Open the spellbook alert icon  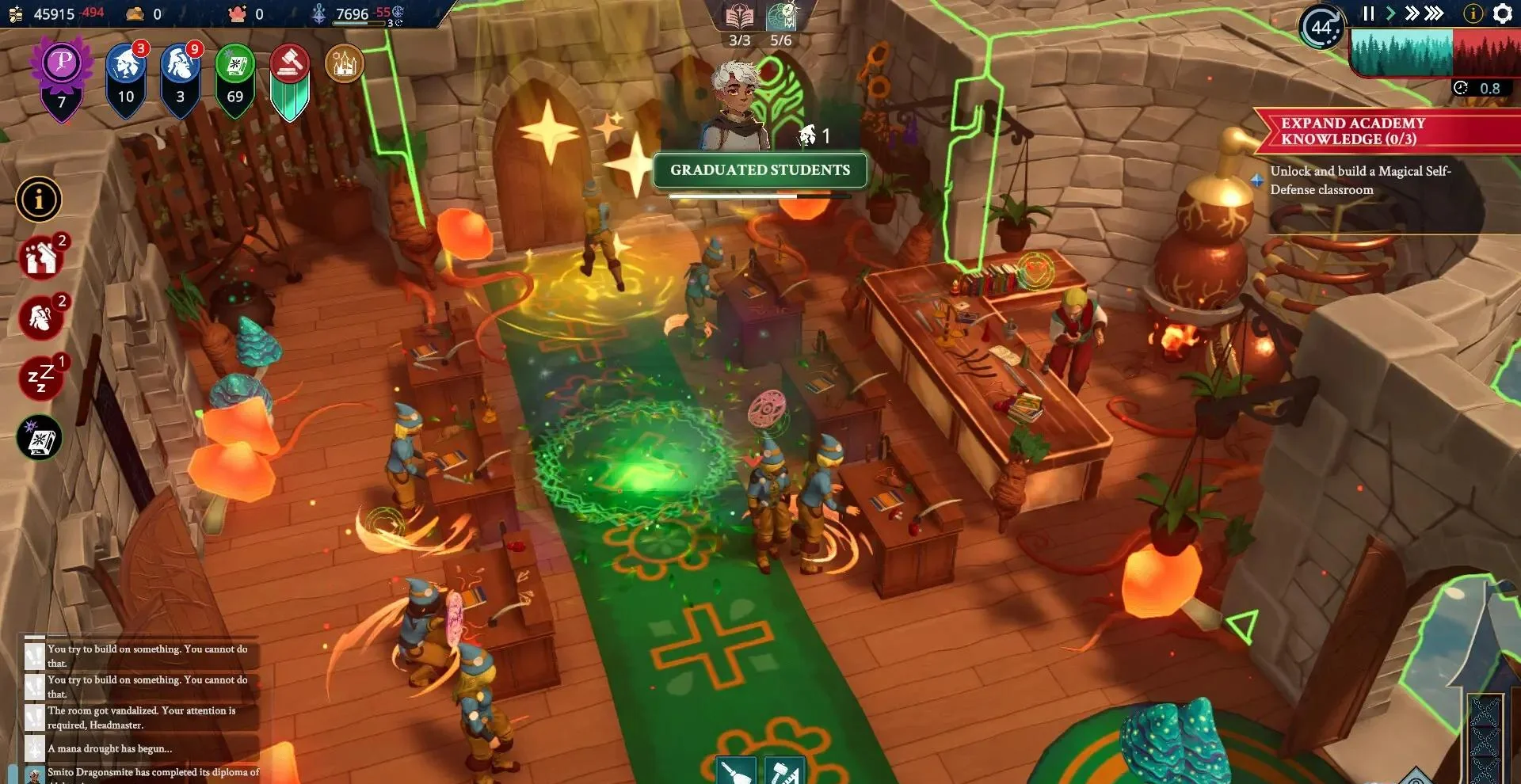click(40, 438)
